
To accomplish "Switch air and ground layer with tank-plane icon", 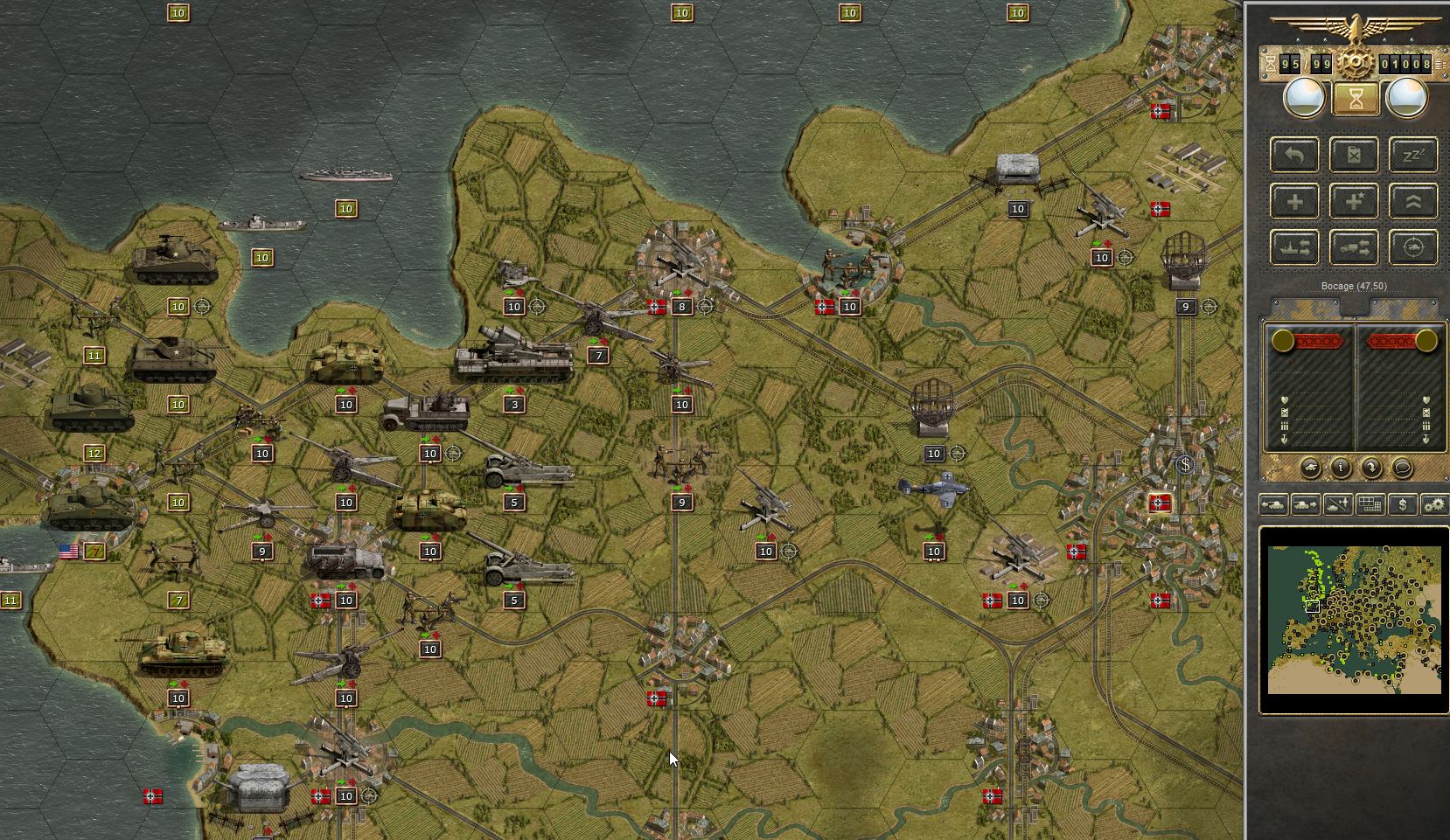I will [1336, 505].
